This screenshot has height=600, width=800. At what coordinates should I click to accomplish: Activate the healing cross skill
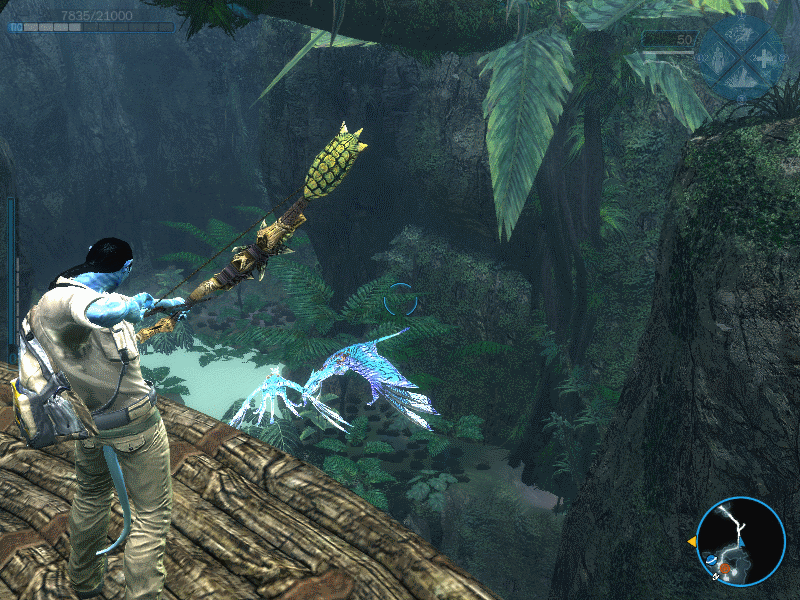[x=767, y=57]
